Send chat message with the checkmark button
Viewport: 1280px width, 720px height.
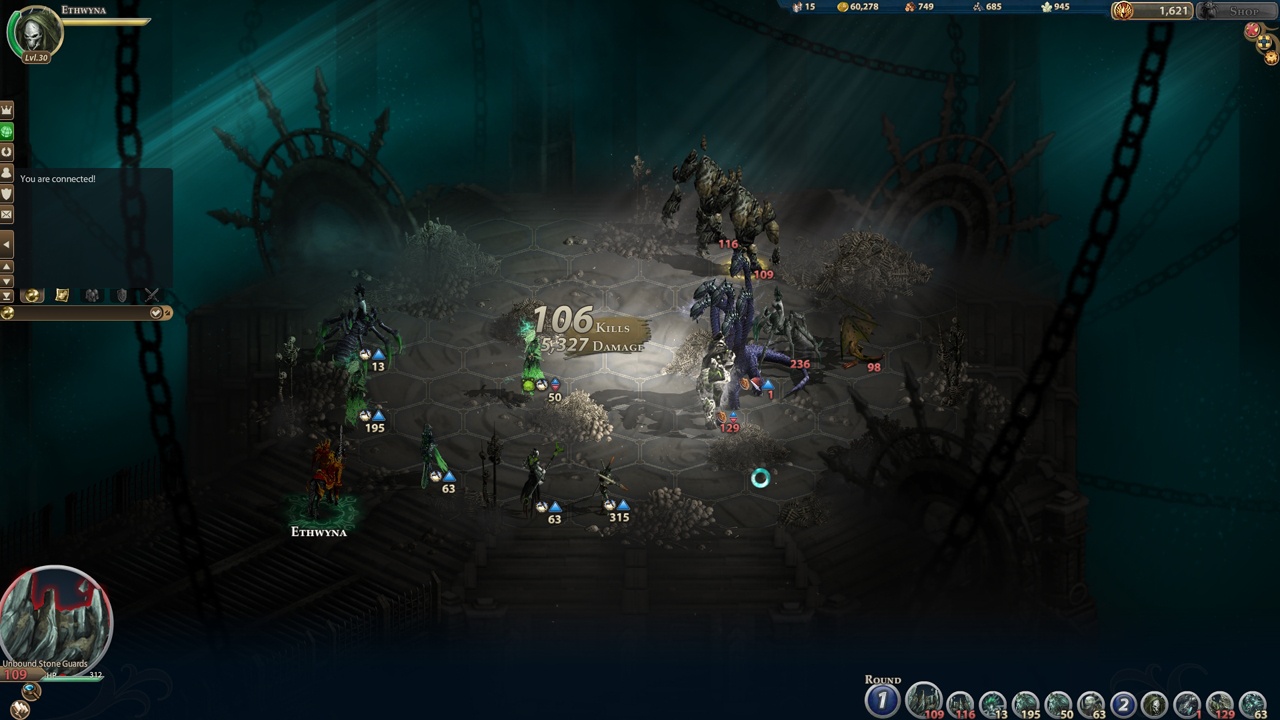pos(156,313)
